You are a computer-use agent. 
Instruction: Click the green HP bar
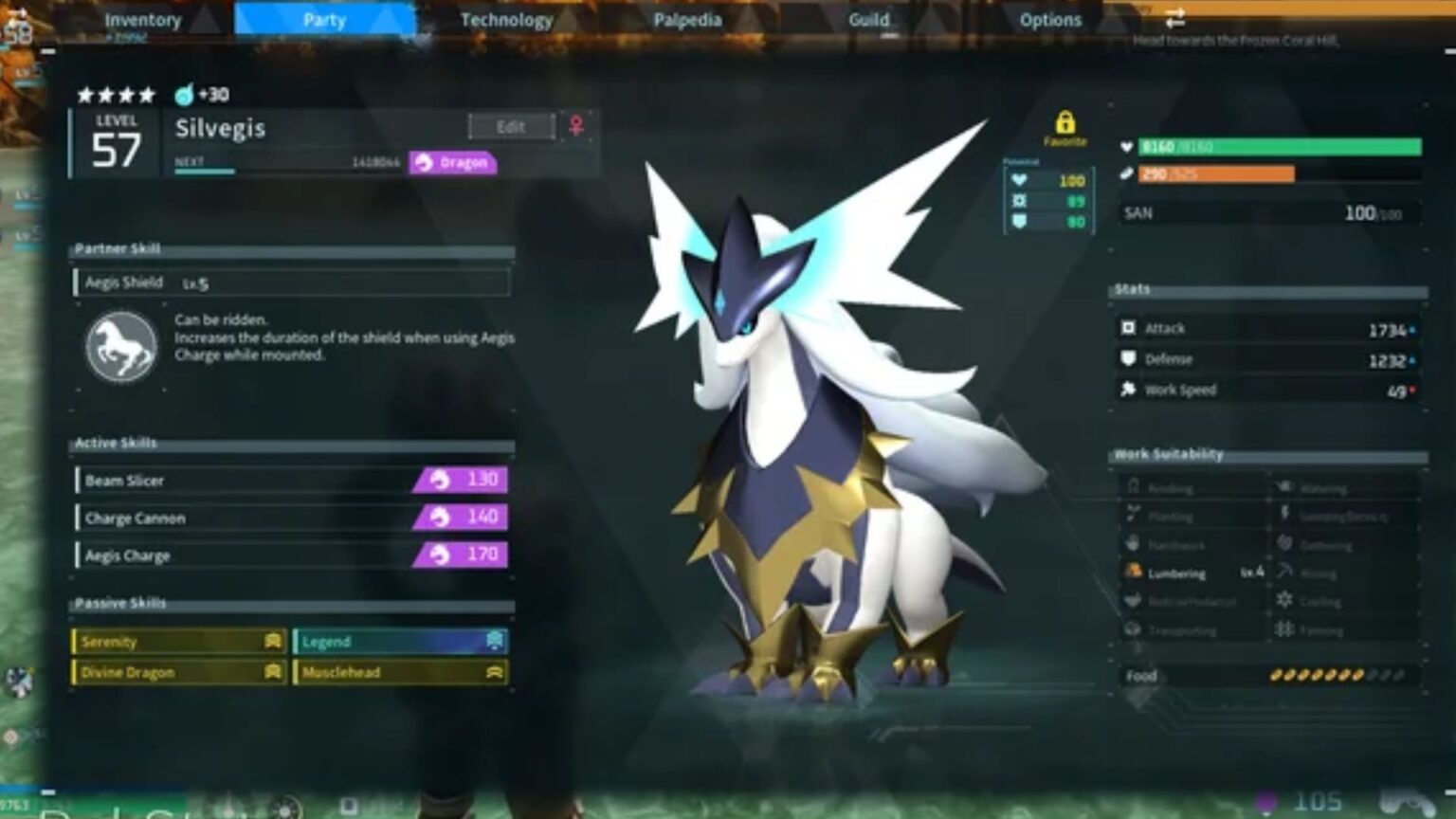click(1261, 147)
